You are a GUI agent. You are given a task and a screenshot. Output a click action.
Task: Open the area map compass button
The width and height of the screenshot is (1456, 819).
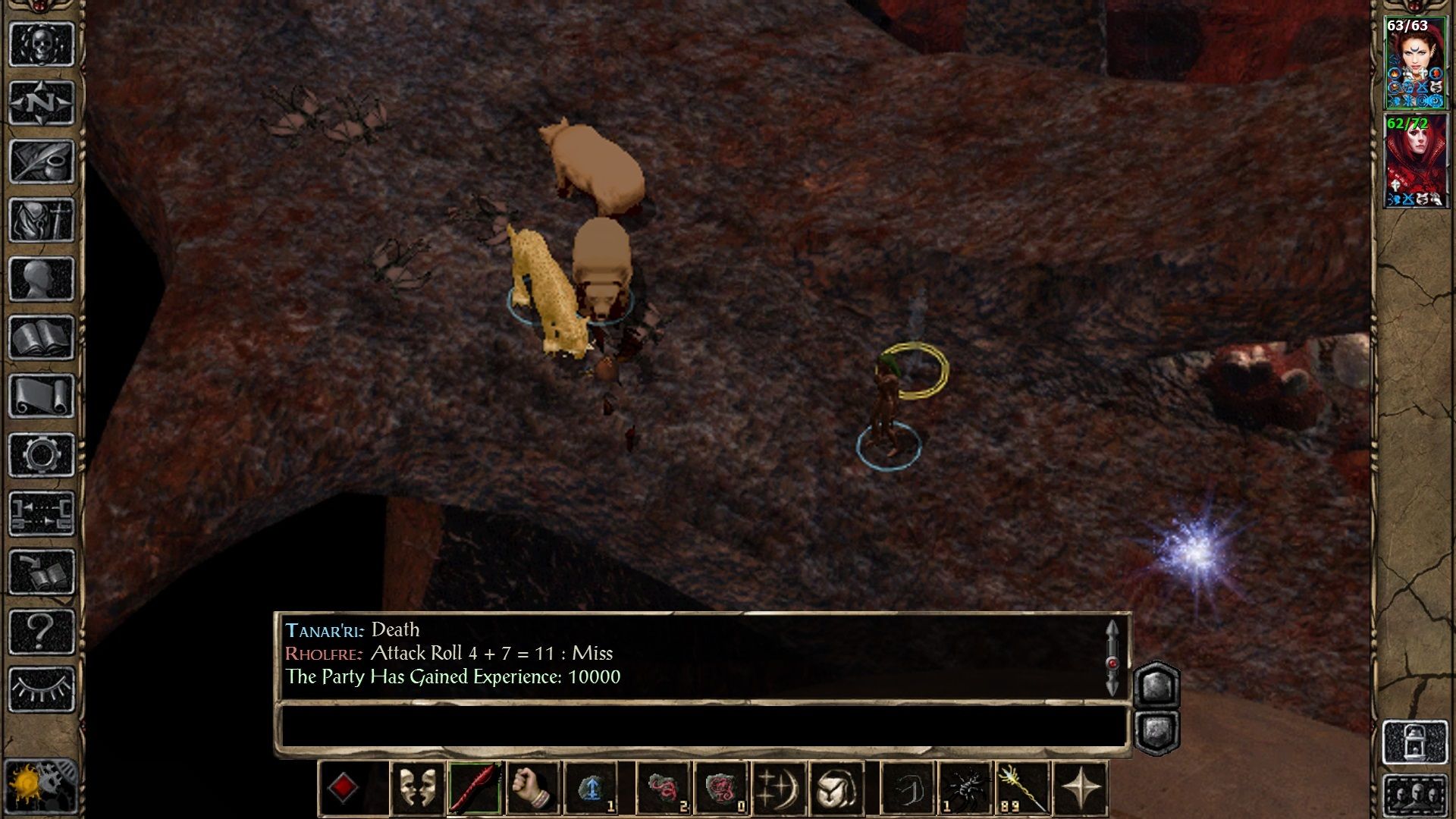41,102
